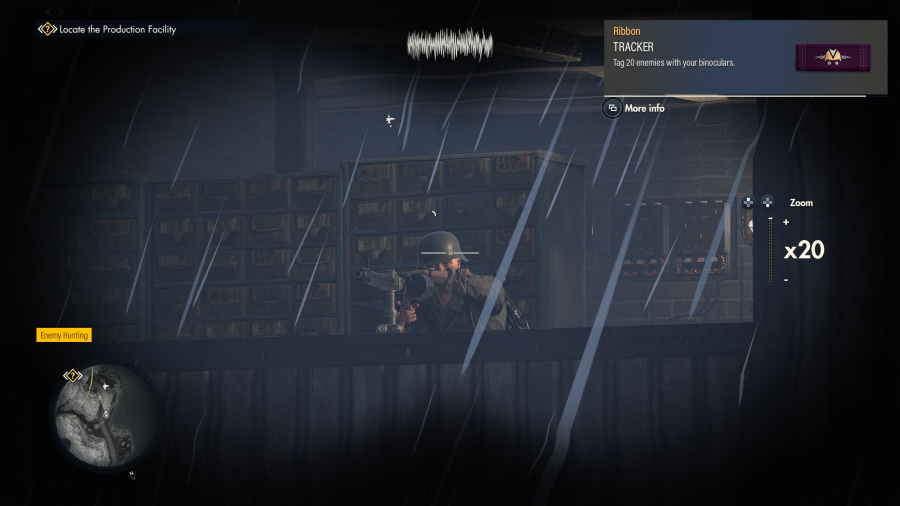
Task: Adjust the binocular zoom level slider
Action: (x=770, y=250)
